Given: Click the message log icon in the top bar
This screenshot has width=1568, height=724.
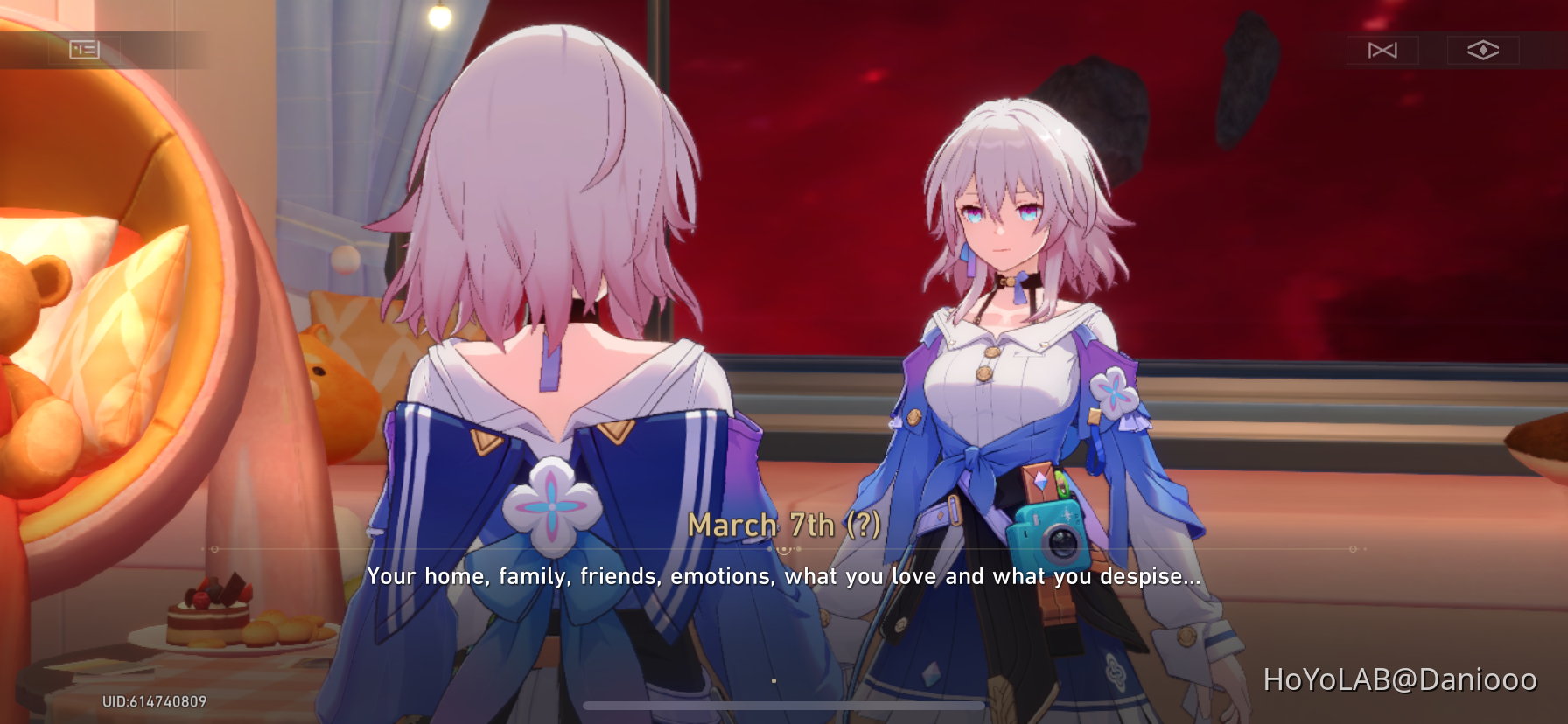Looking at the screenshot, I should 85,50.
